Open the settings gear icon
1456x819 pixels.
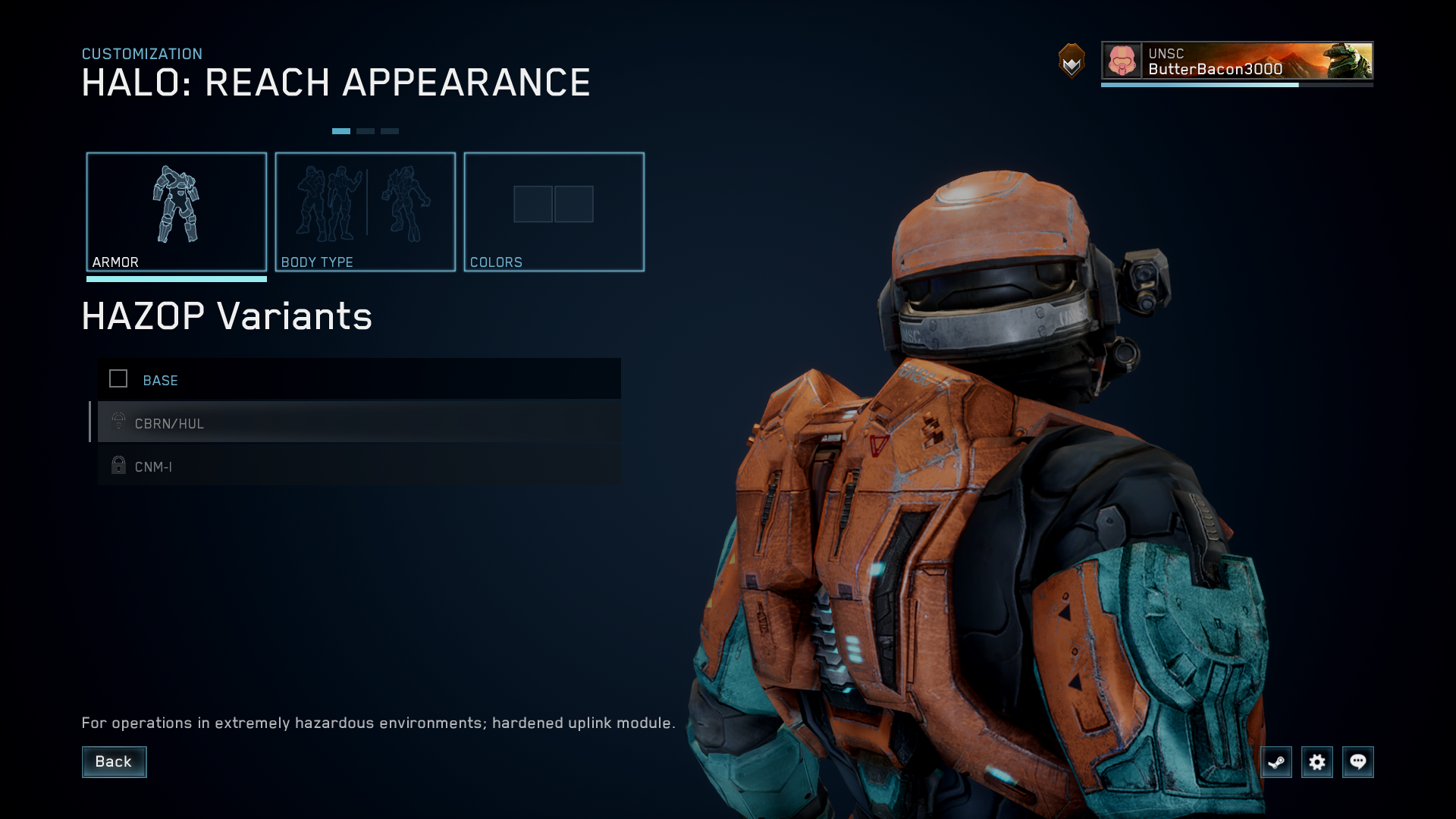point(1317,762)
